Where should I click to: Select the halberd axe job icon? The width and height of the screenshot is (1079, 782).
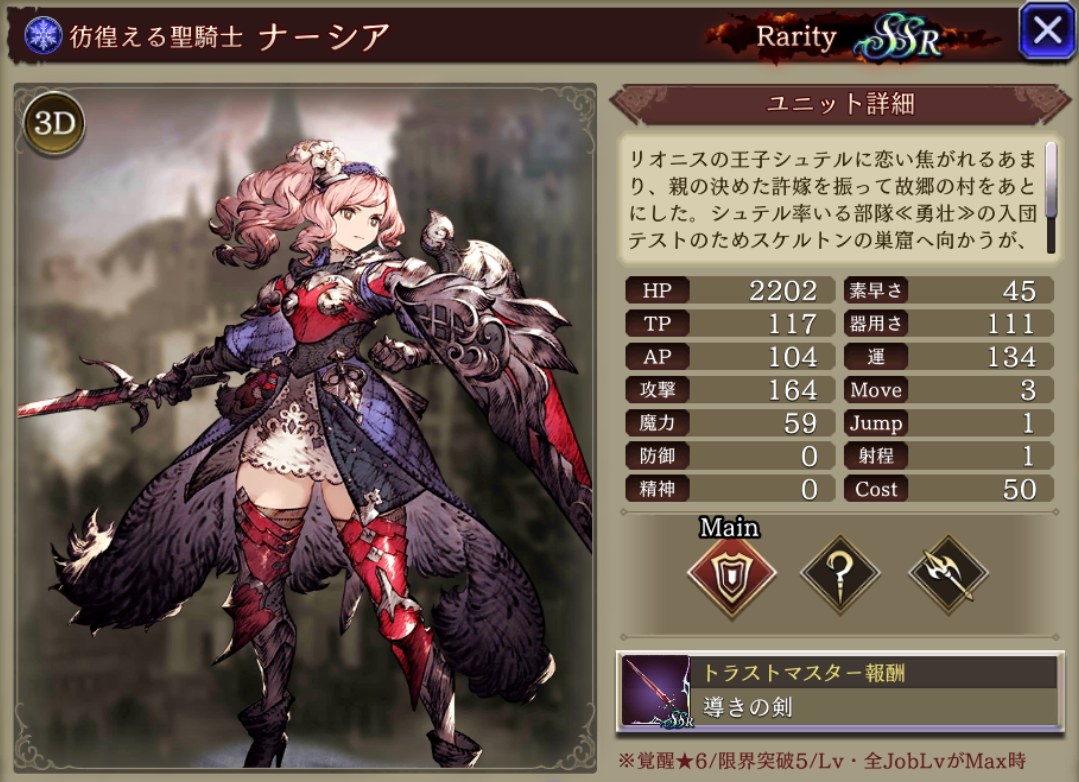click(x=947, y=576)
